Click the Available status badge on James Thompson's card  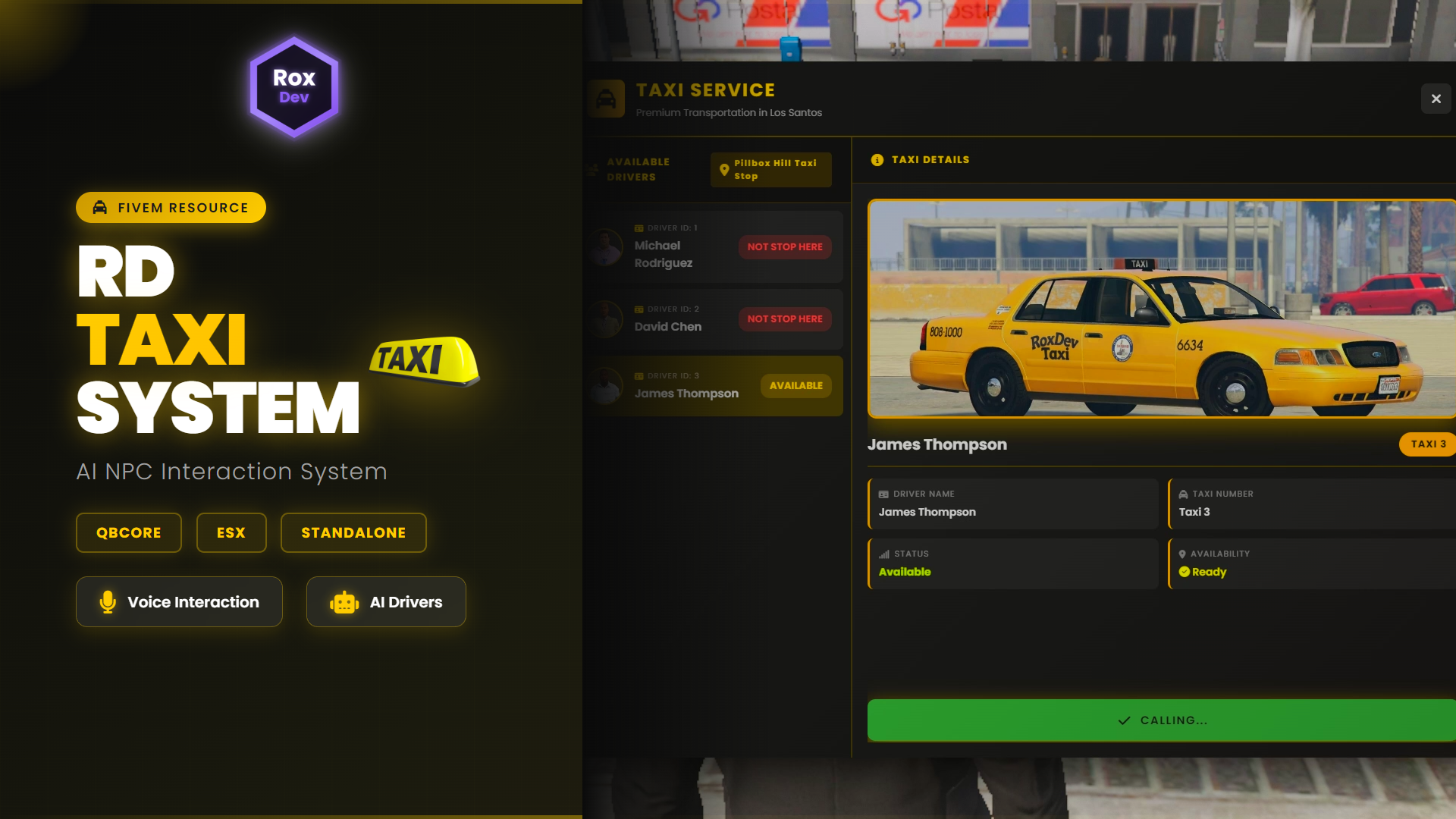[x=795, y=385]
